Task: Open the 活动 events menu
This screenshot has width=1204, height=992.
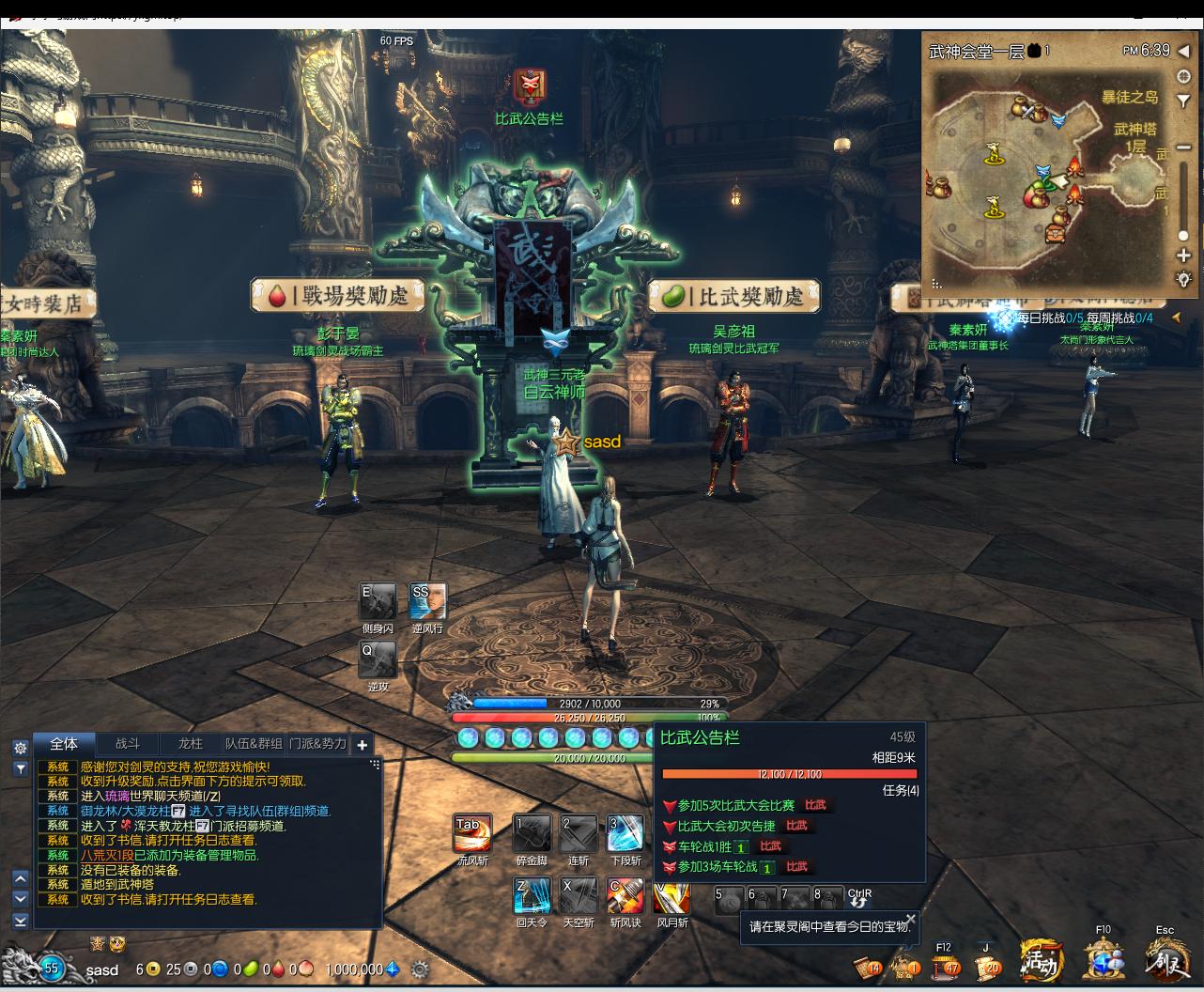Action: click(x=1041, y=960)
